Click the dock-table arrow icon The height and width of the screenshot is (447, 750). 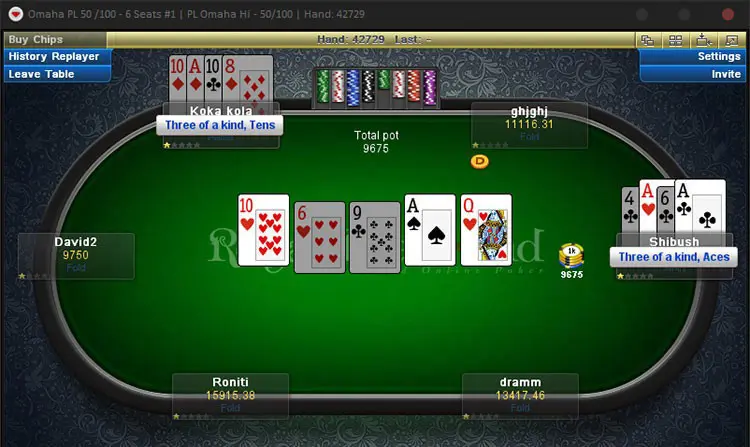703,40
